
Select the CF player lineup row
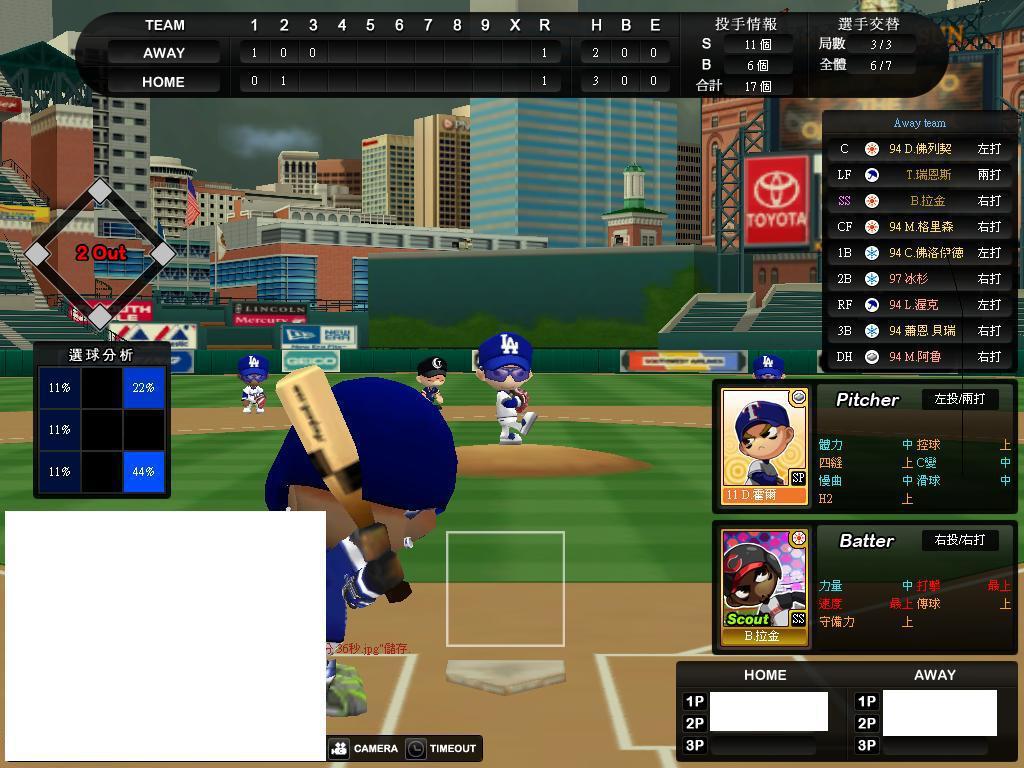pyautogui.click(x=919, y=227)
